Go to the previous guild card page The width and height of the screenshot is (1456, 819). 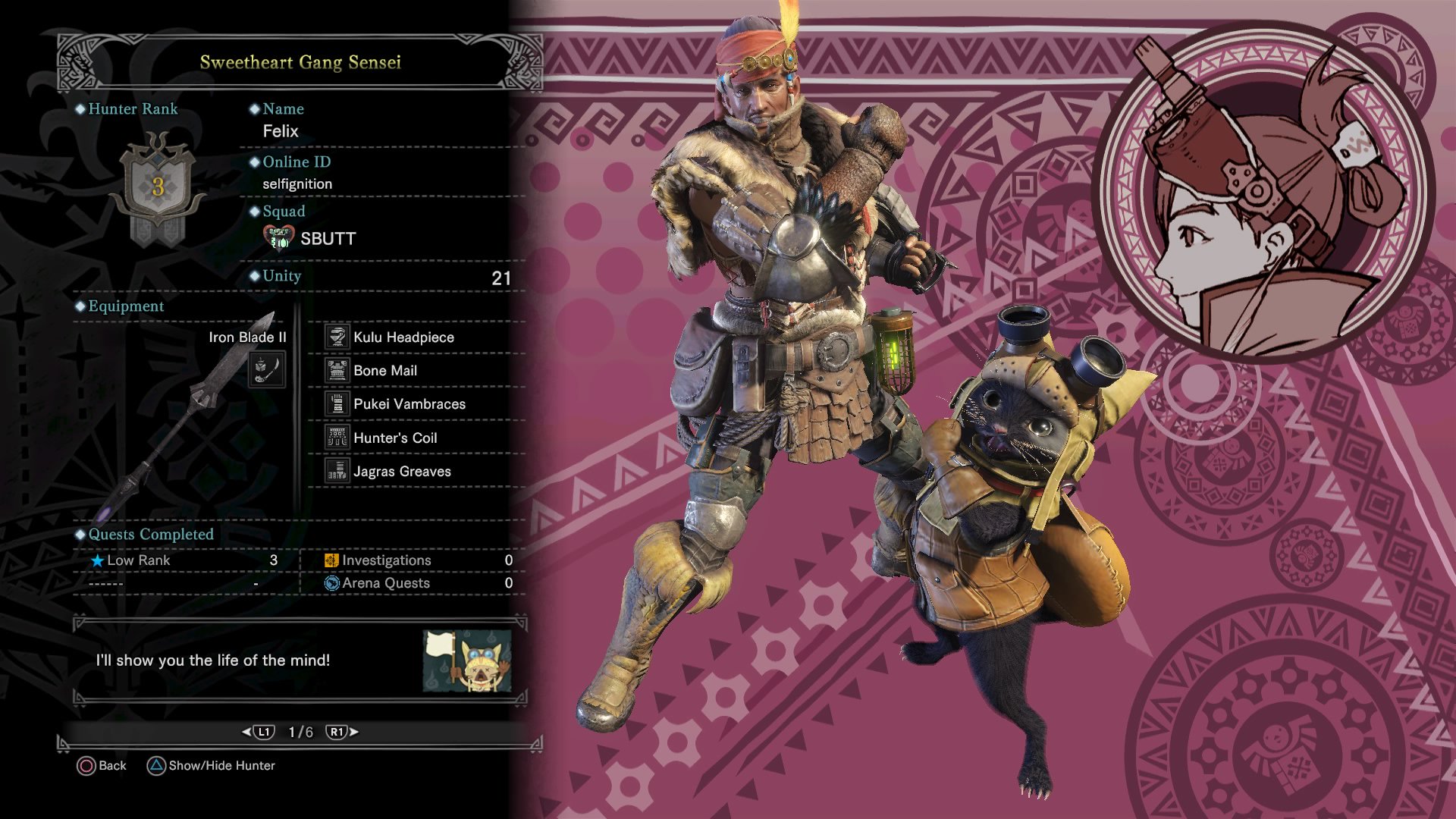pyautogui.click(x=258, y=732)
